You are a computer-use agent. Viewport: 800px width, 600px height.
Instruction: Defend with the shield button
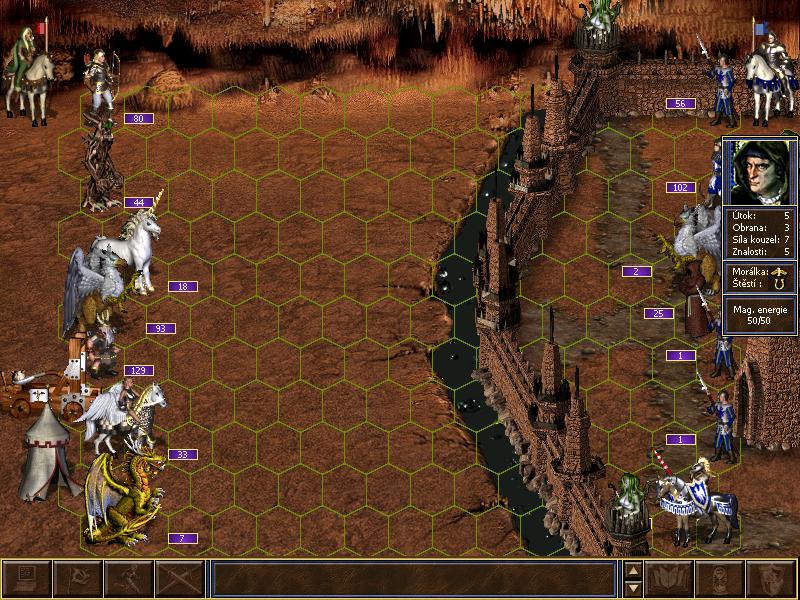pyautogui.click(x=772, y=579)
